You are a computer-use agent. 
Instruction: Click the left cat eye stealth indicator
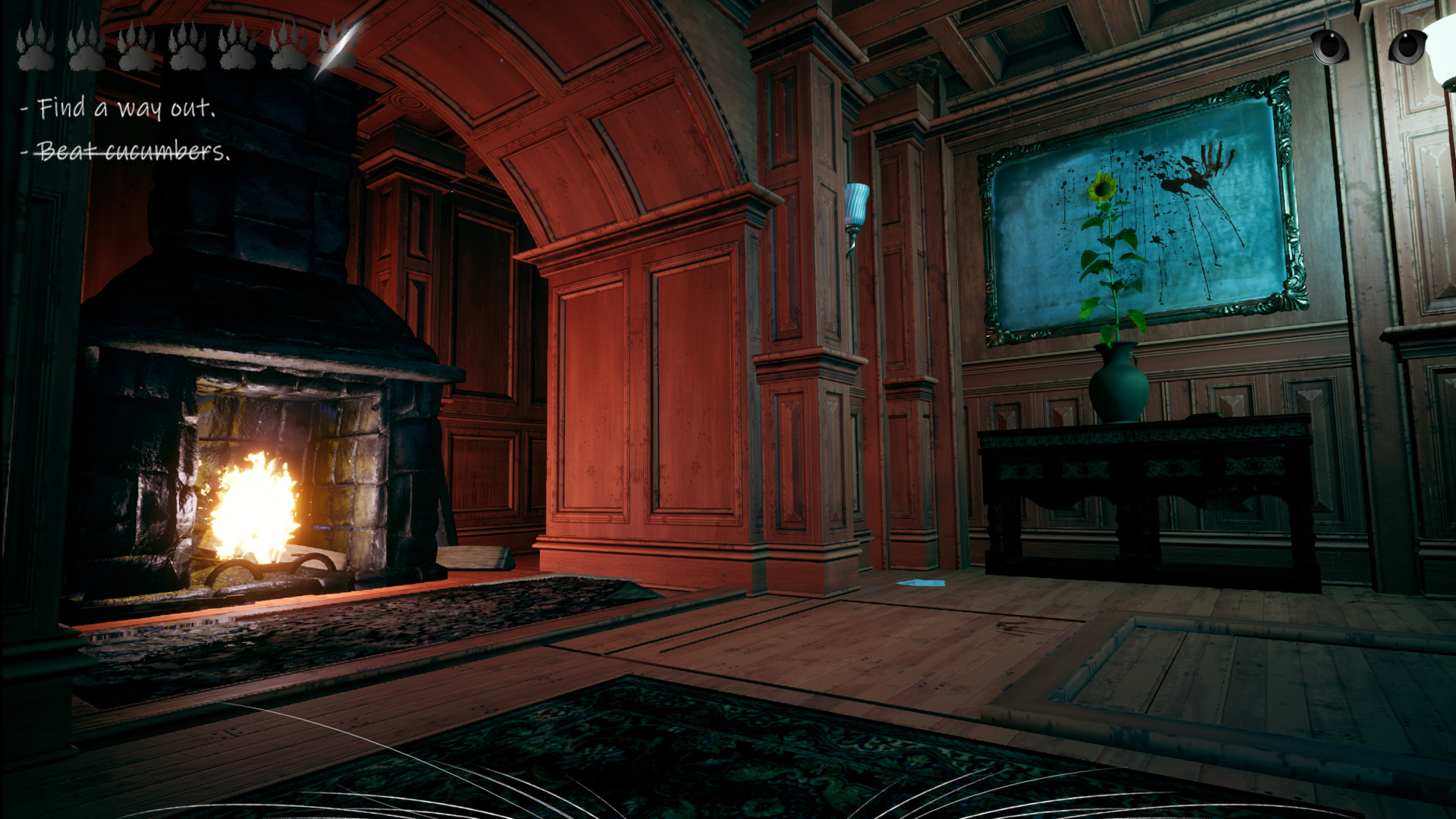click(1330, 47)
